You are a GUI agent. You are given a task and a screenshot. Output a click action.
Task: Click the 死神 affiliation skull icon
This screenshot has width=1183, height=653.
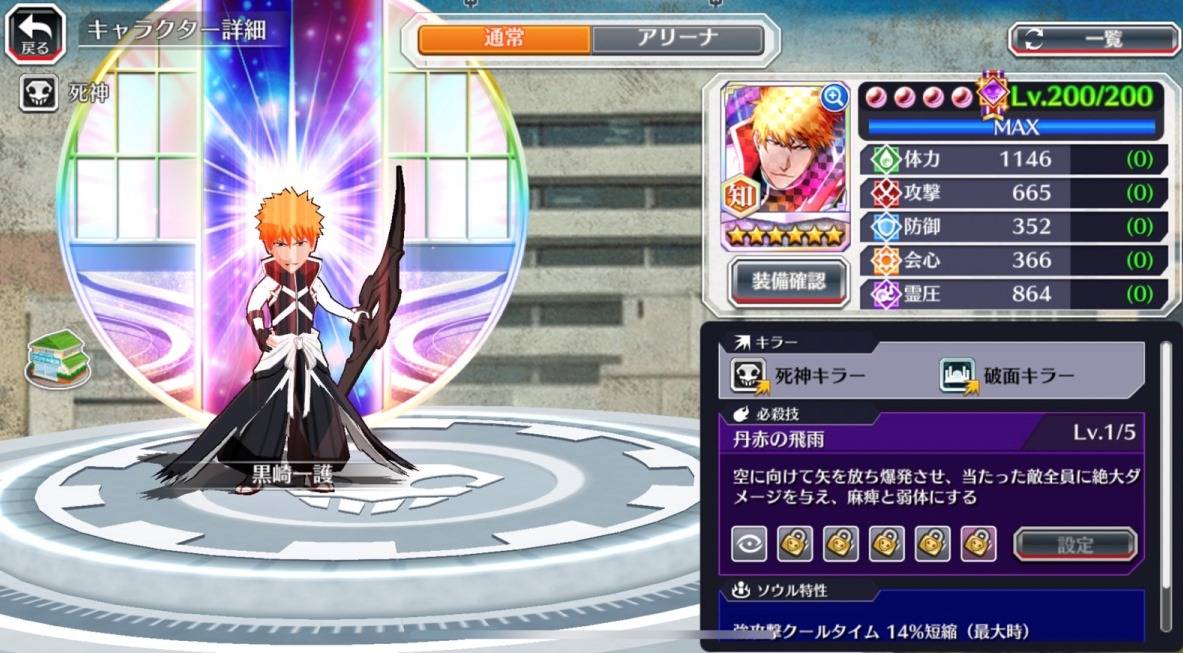pyautogui.click(x=38, y=95)
